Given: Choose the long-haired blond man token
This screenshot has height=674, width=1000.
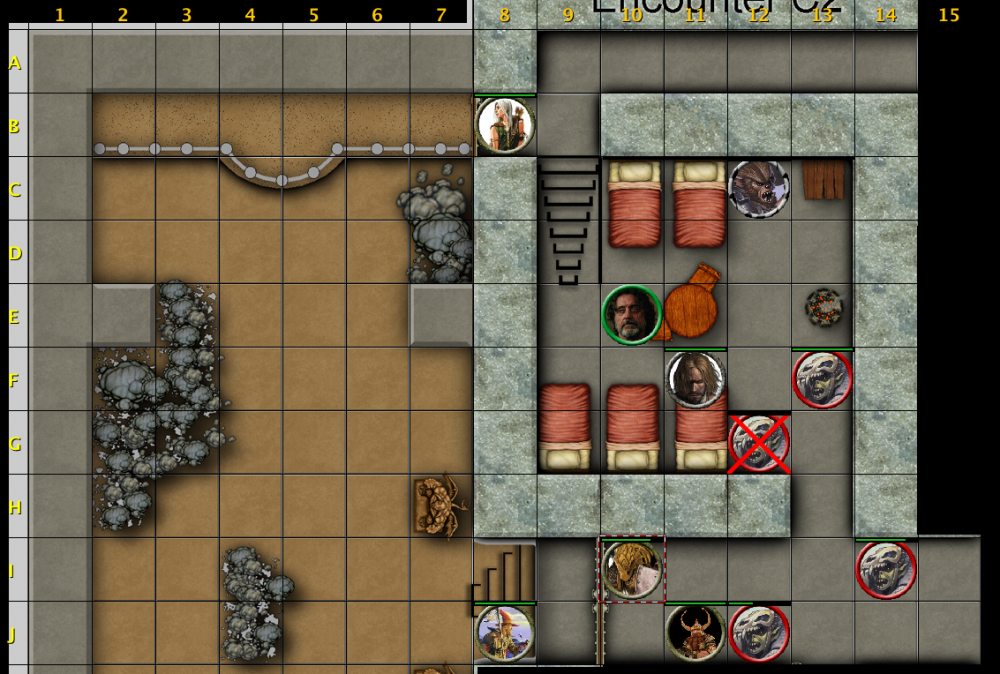Looking at the screenshot, I should click(696, 379).
